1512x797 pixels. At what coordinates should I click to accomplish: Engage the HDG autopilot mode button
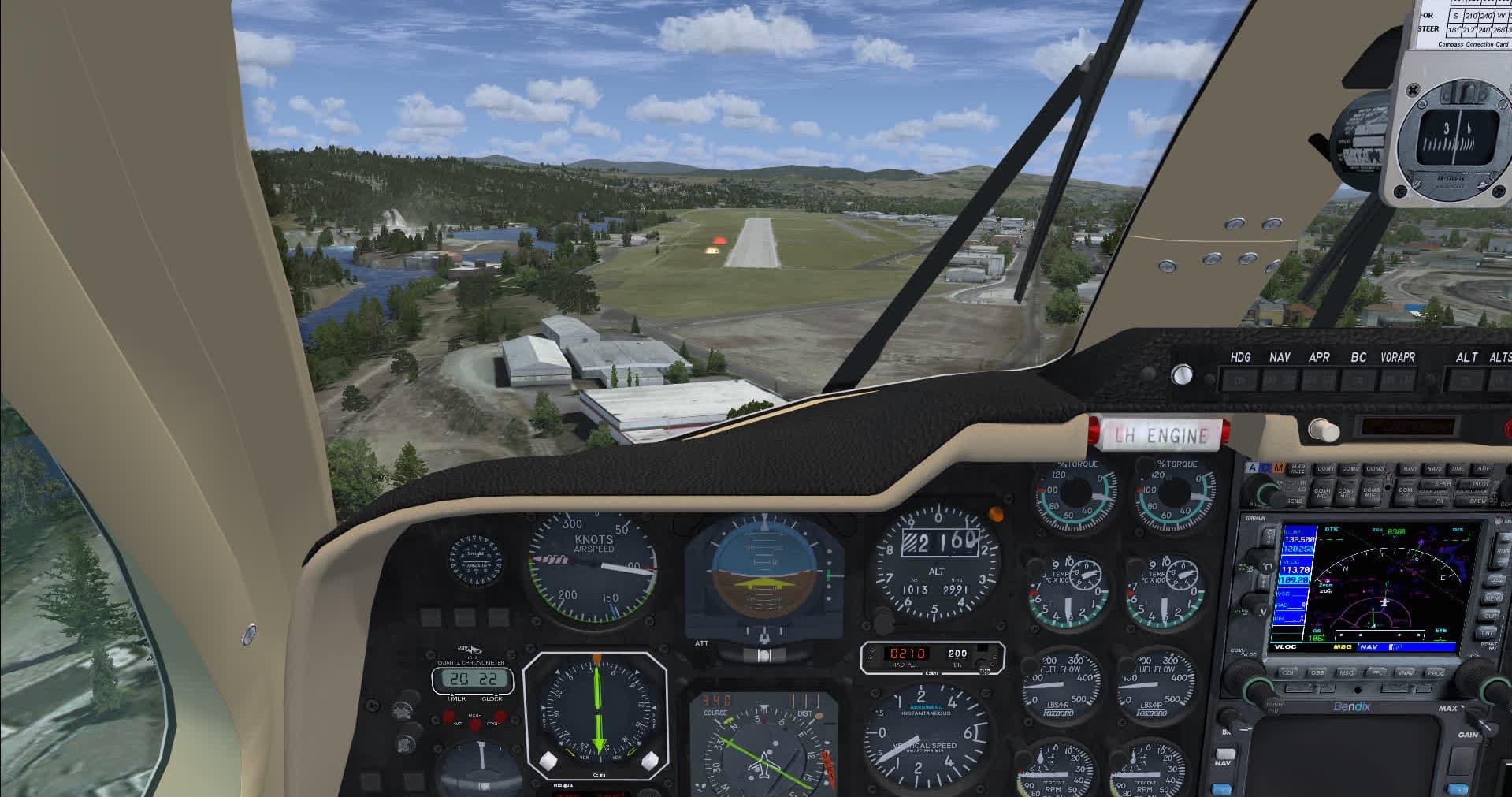tap(1241, 382)
